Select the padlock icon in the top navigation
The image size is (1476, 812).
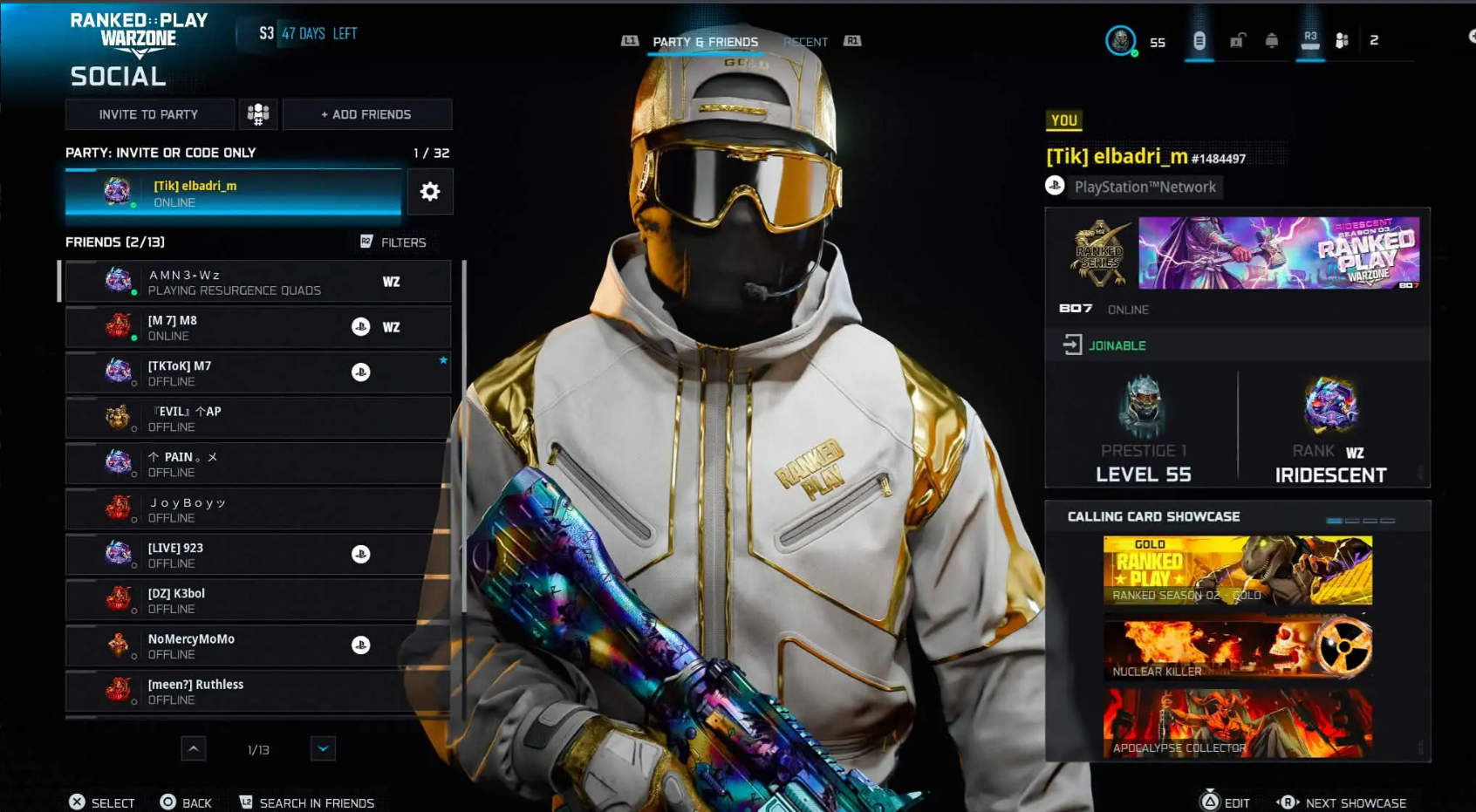tap(1236, 39)
